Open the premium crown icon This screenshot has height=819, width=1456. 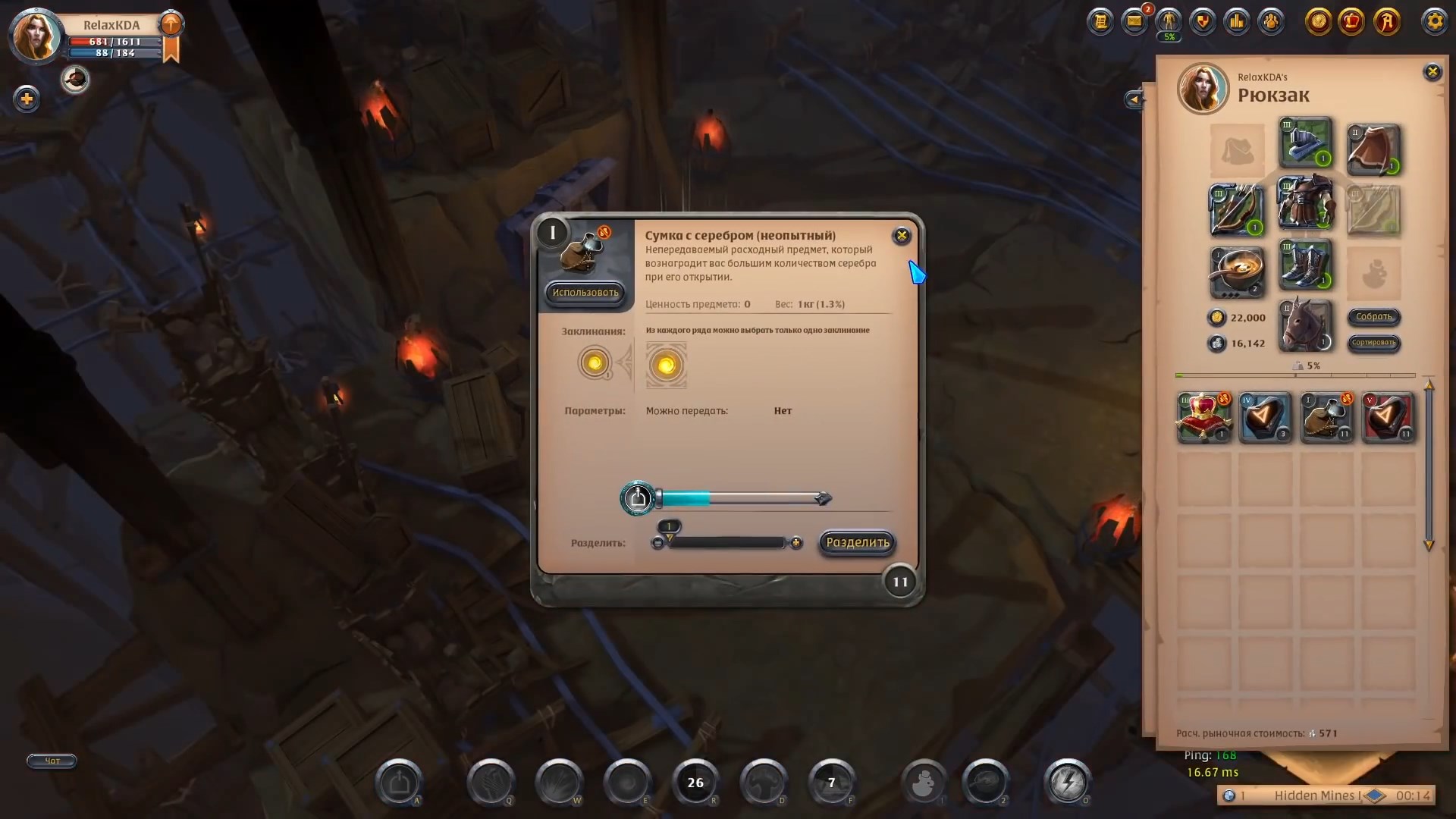(1354, 22)
